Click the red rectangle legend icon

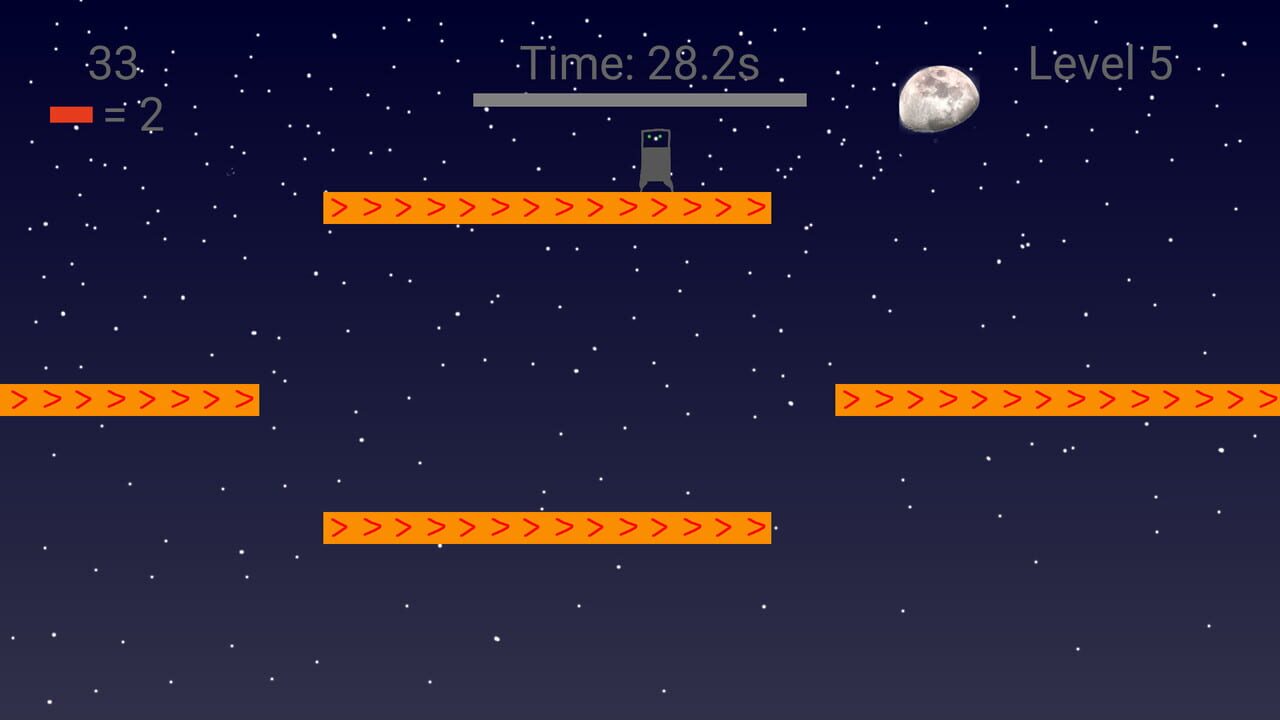(x=70, y=113)
